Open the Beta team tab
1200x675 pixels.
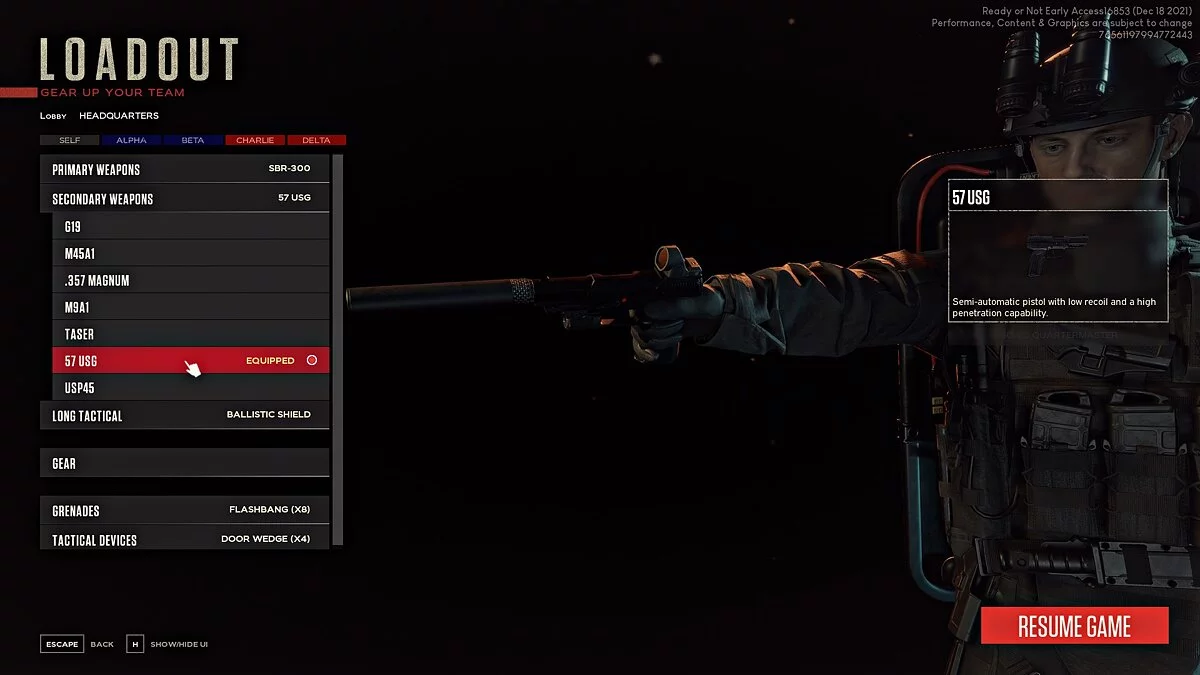tap(193, 140)
